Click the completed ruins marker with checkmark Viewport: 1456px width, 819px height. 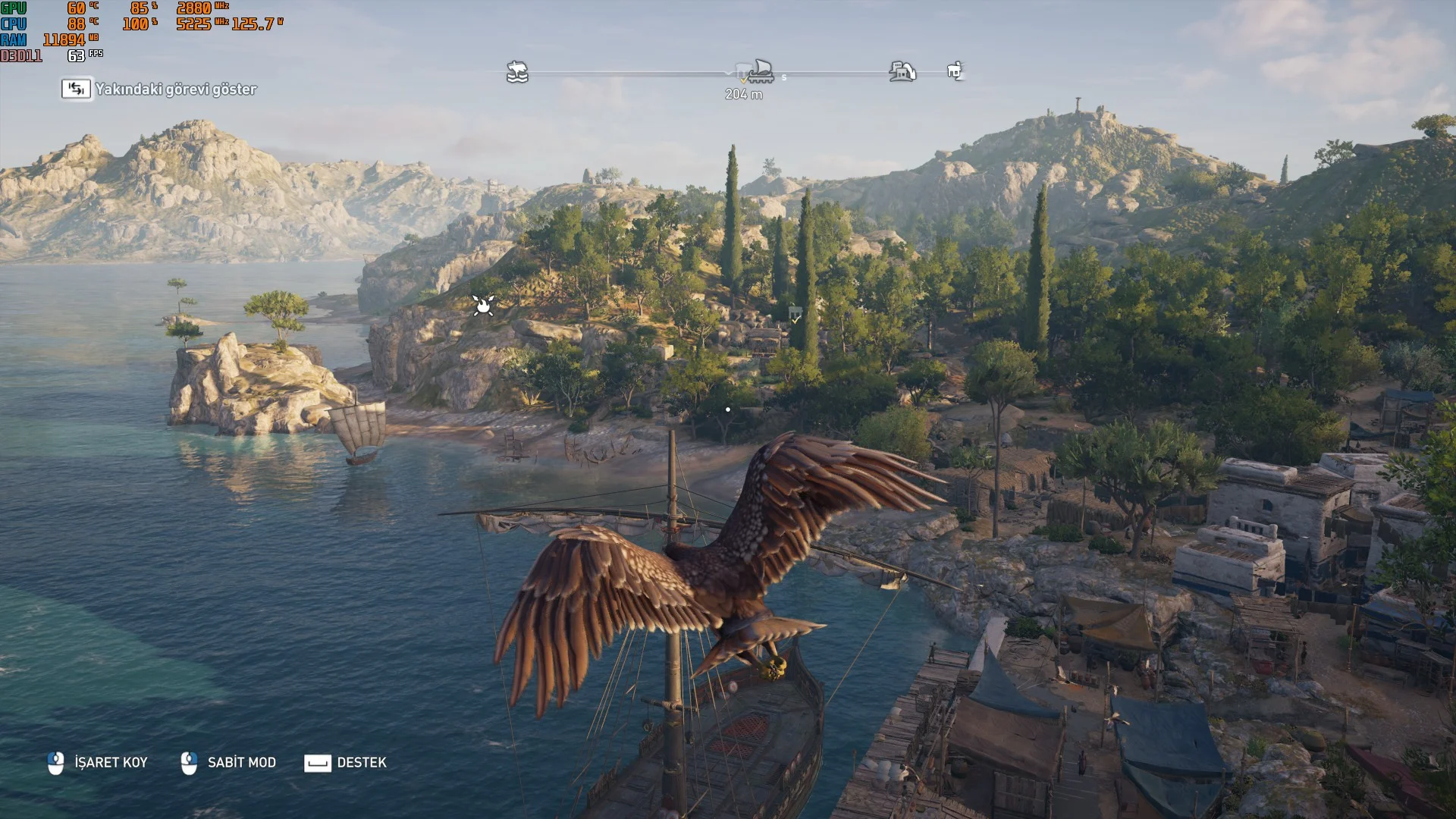pos(795,313)
